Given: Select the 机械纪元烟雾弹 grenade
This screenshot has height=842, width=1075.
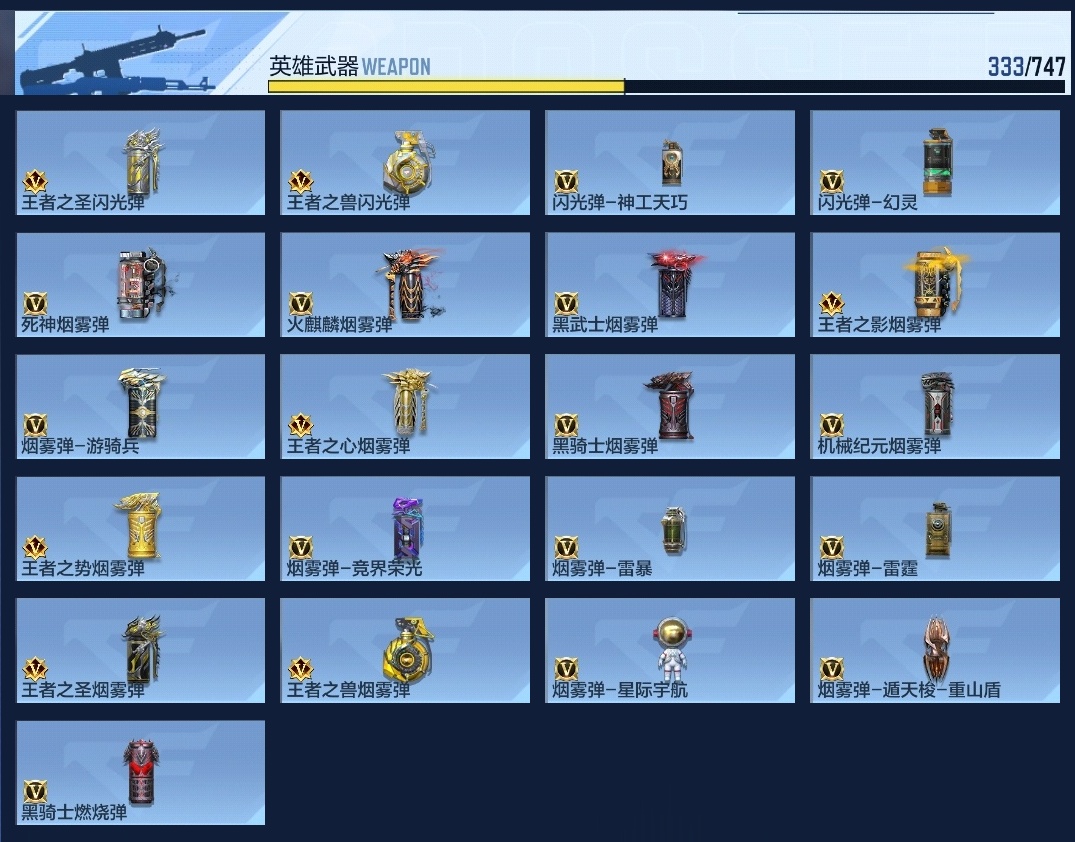Looking at the screenshot, I should [x=935, y=406].
